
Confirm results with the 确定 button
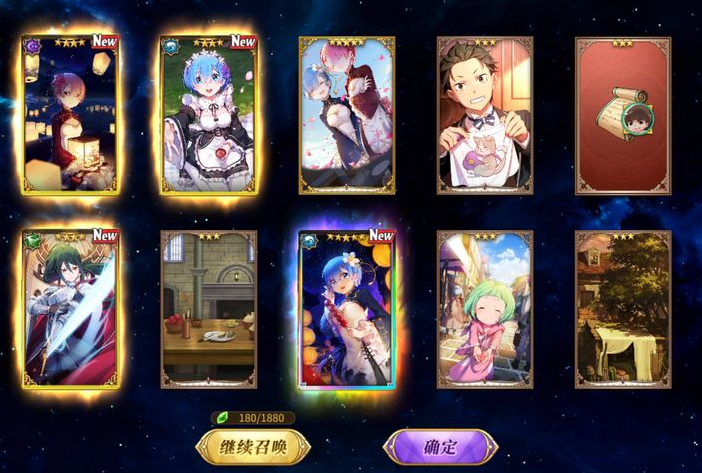[x=439, y=447]
